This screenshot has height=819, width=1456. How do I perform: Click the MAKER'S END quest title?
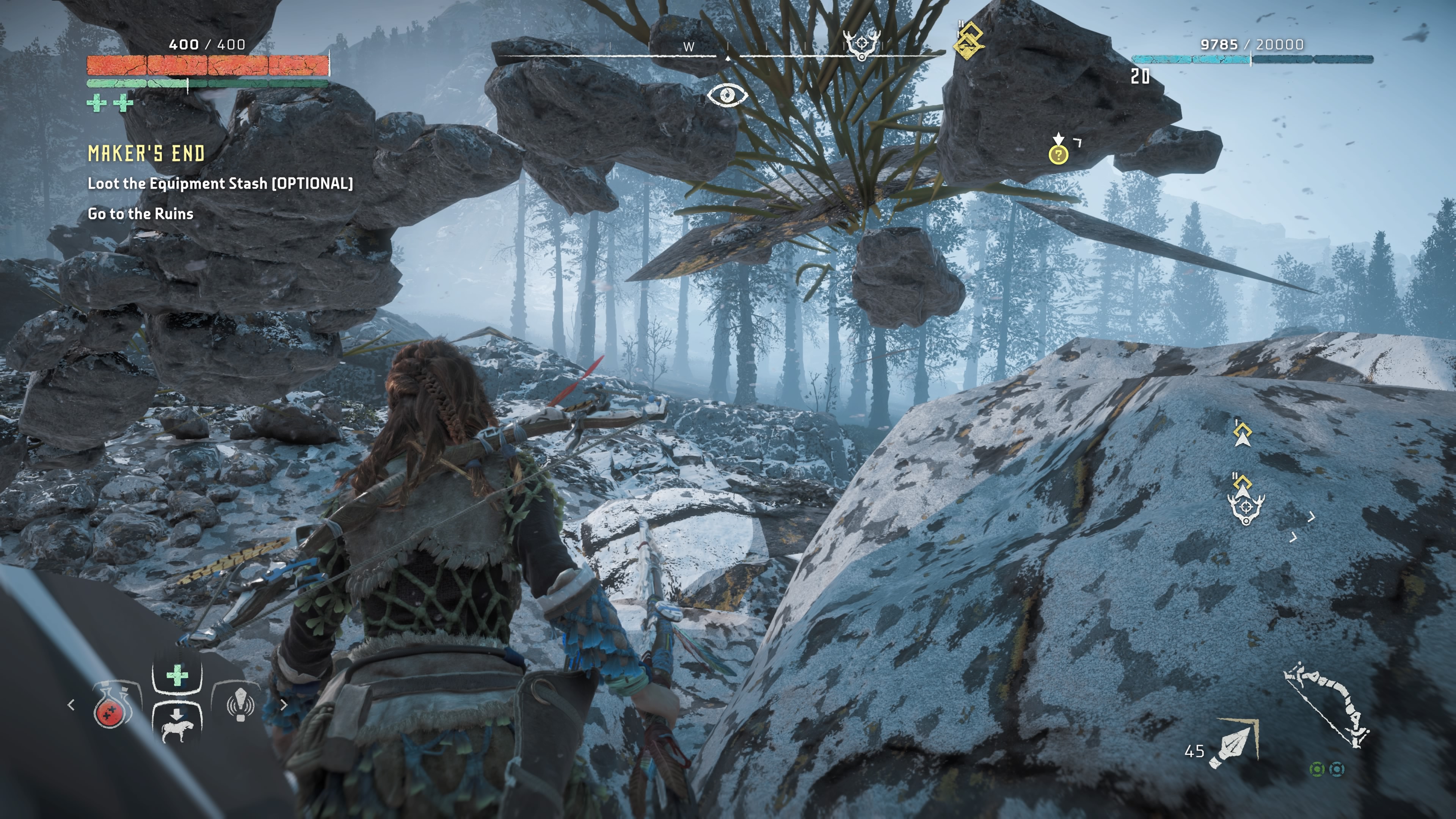pyautogui.click(x=146, y=154)
